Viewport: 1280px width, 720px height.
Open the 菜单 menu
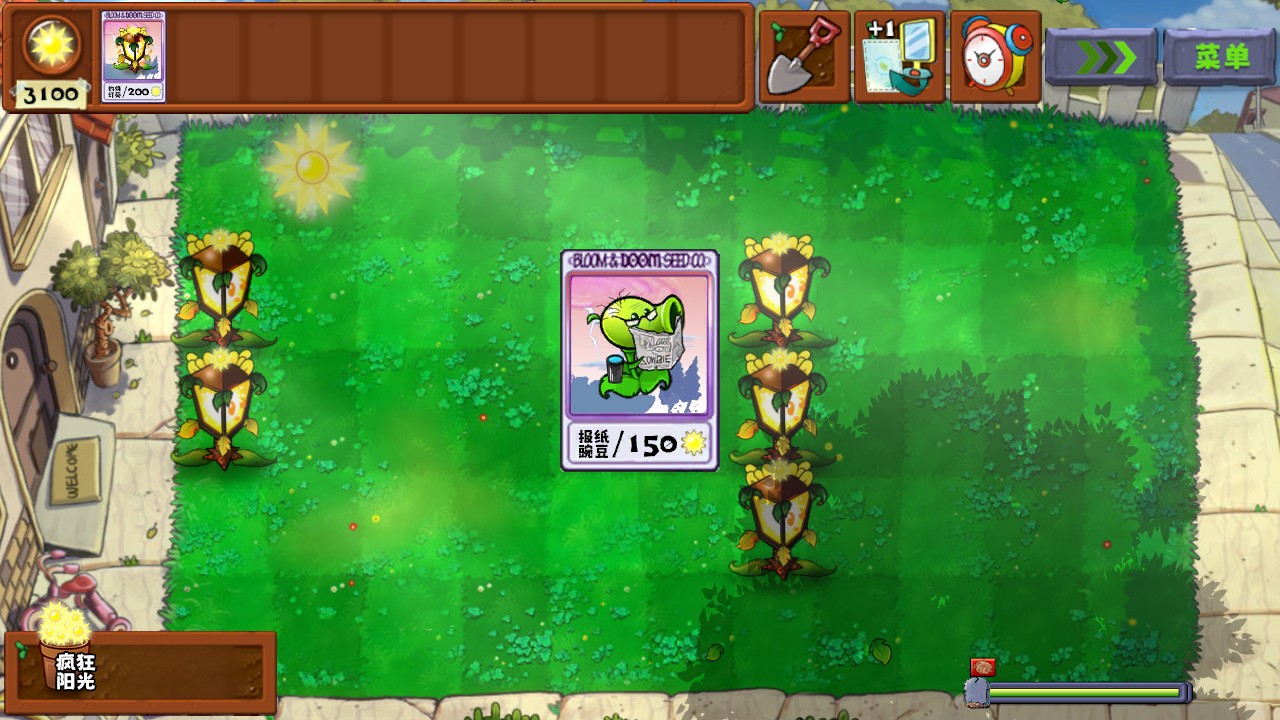(x=1220, y=57)
